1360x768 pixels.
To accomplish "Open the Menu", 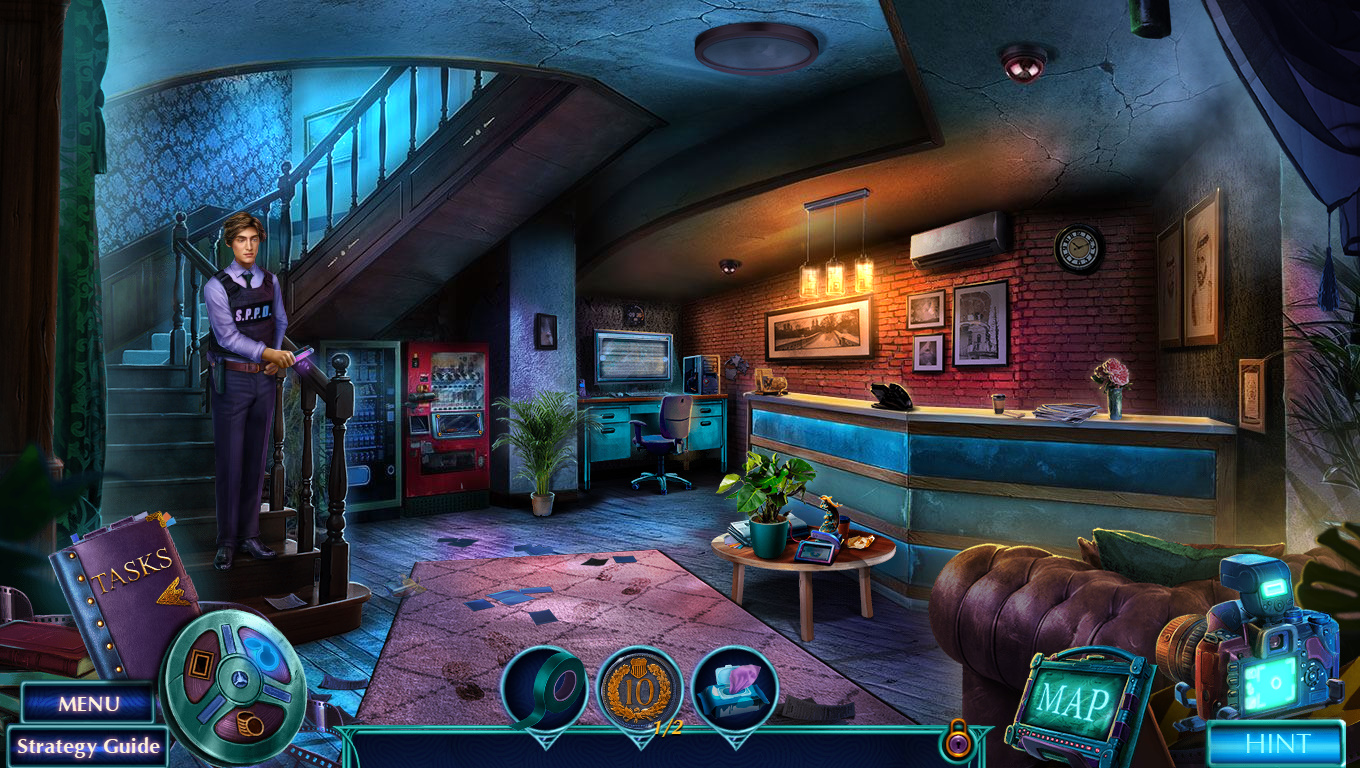I will click(88, 703).
